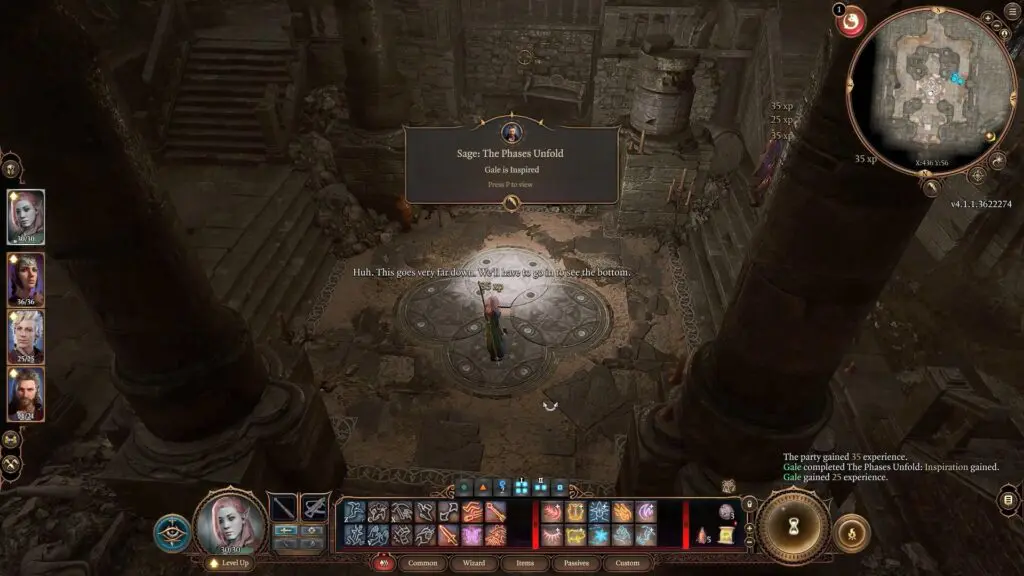Show the Items hotbar tab
The height and width of the screenshot is (576, 1024).
(x=525, y=563)
